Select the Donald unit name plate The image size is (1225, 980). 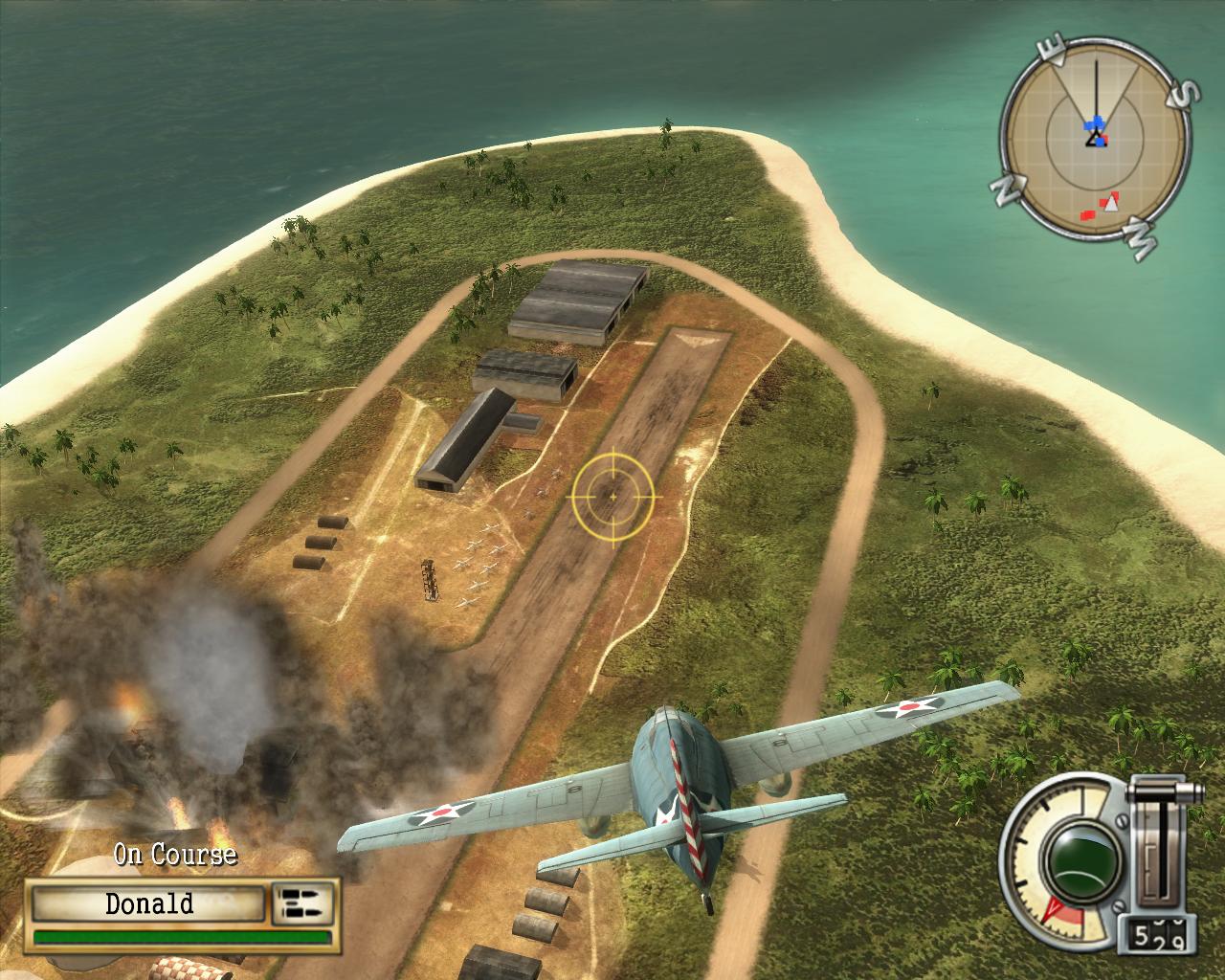coord(148,903)
